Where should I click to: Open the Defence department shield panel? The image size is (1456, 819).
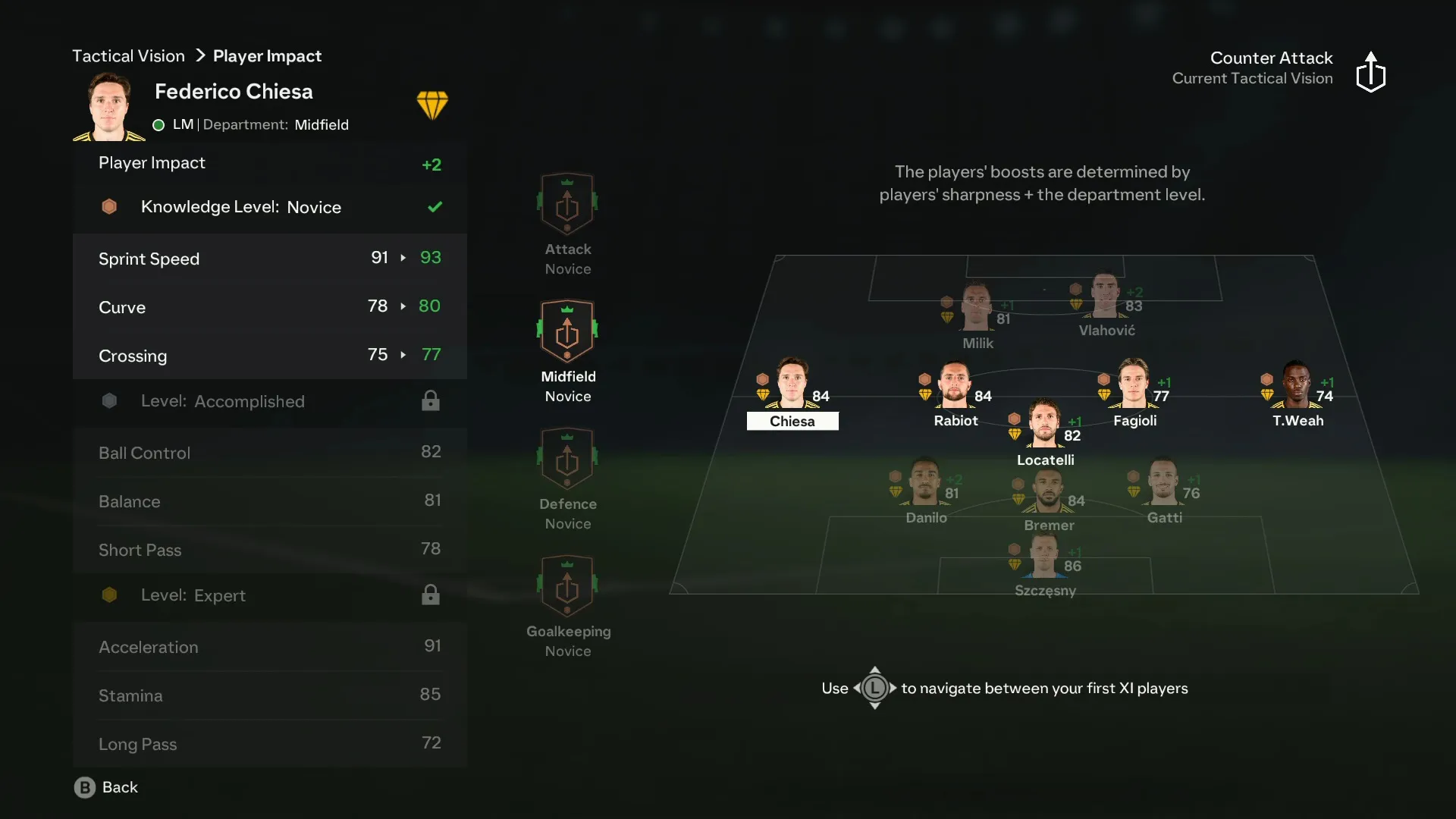tap(568, 458)
